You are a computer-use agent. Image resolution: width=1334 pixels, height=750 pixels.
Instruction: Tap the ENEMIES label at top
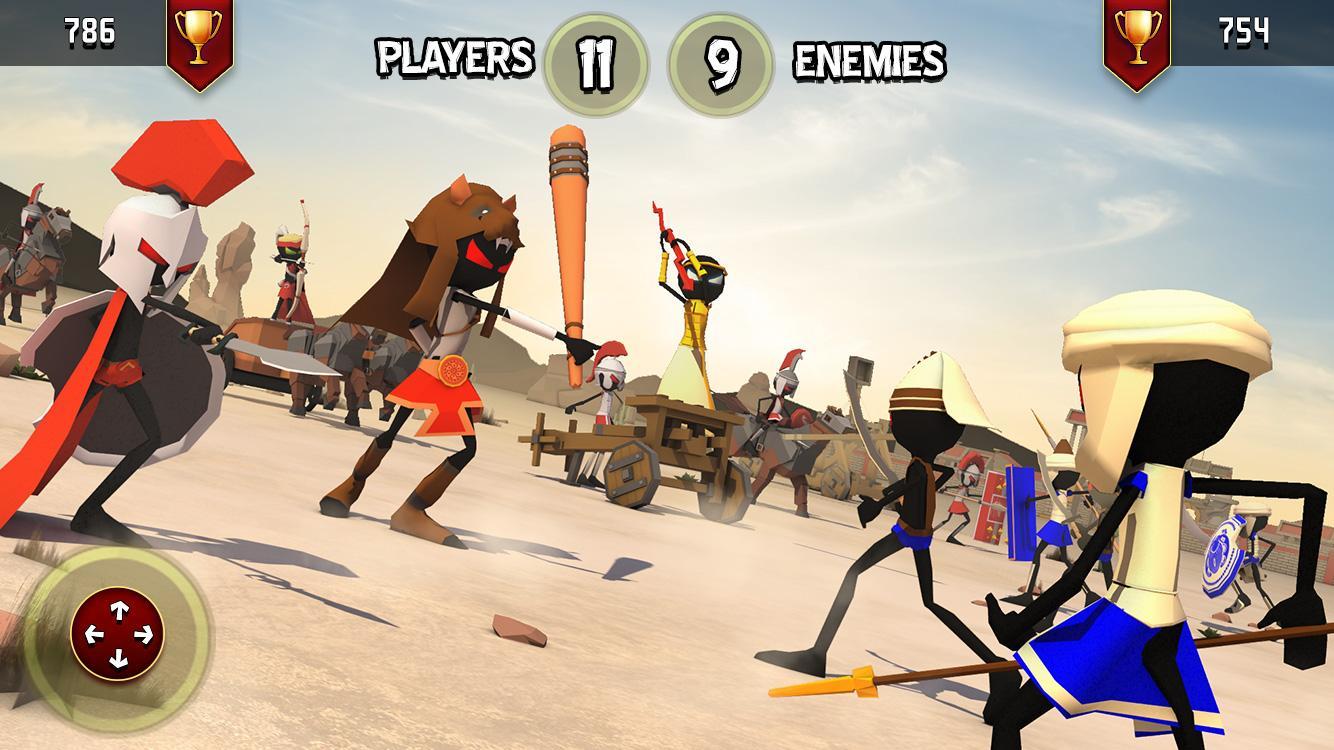[868, 58]
